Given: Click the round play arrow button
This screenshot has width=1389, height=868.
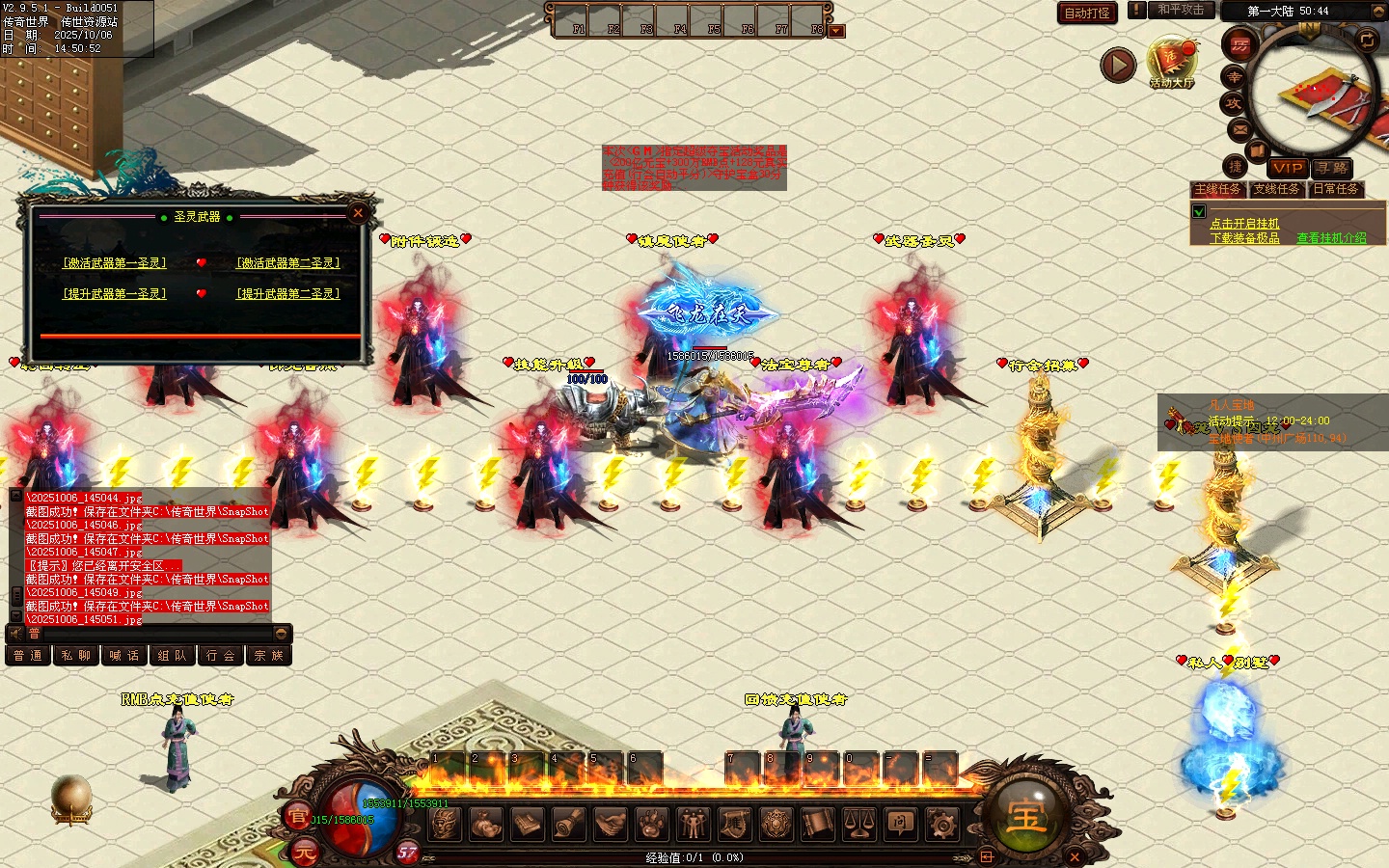Looking at the screenshot, I should pos(1118,65).
